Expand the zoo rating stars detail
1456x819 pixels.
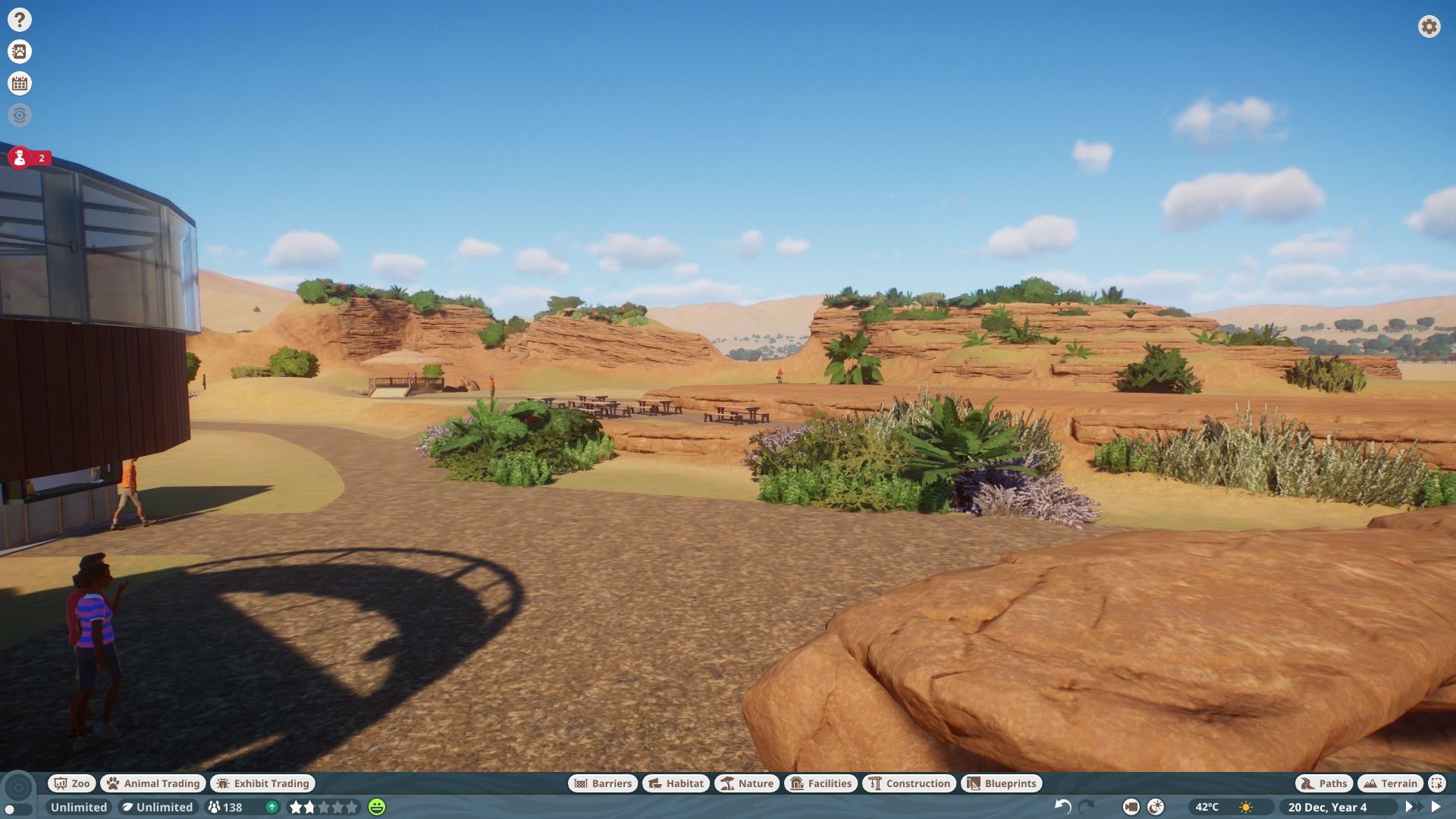[326, 807]
